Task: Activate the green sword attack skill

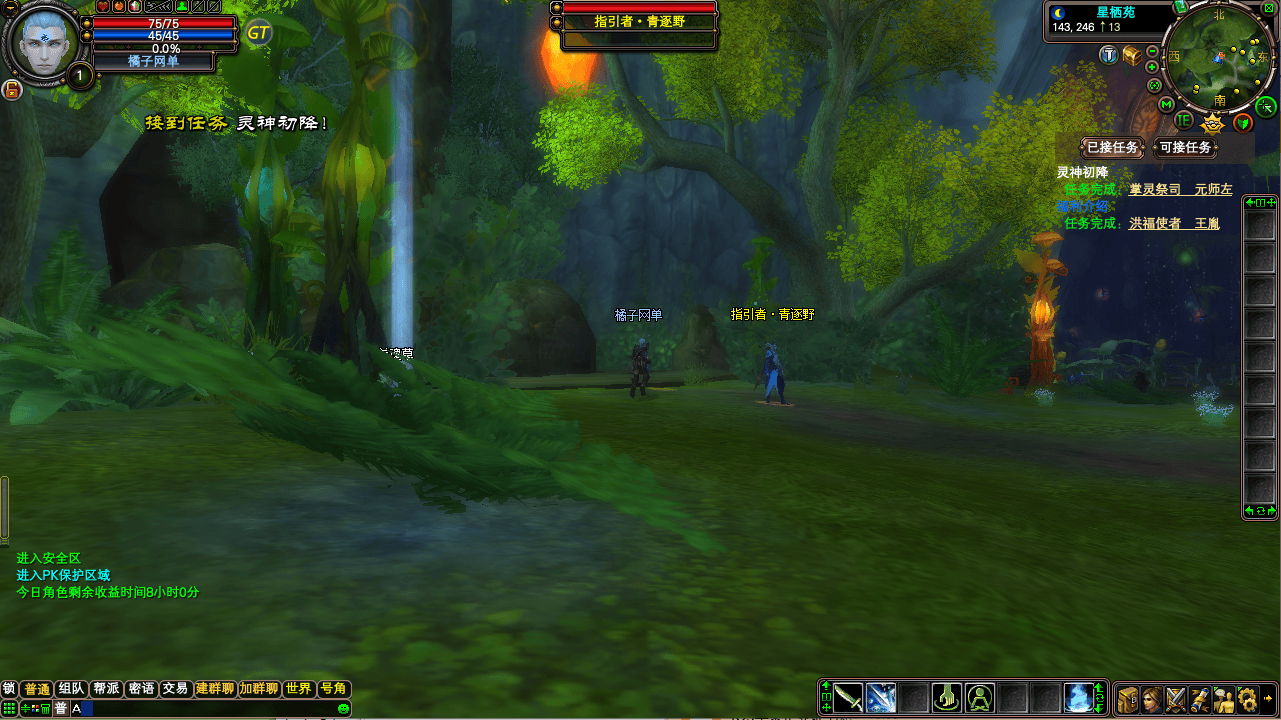Action: click(x=848, y=697)
